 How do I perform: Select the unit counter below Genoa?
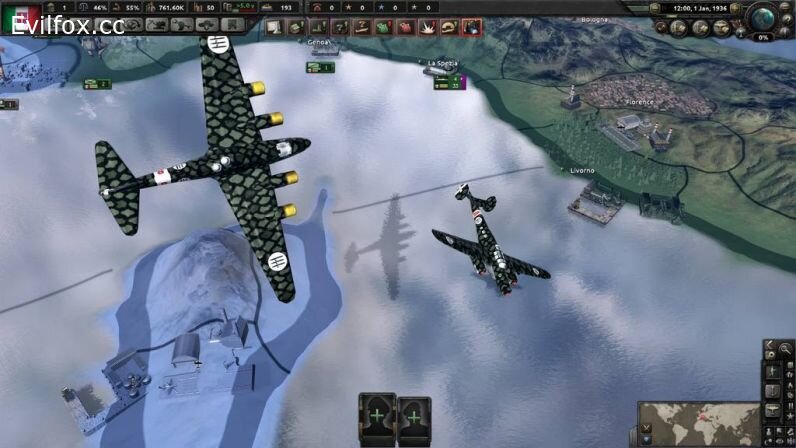click(x=320, y=67)
